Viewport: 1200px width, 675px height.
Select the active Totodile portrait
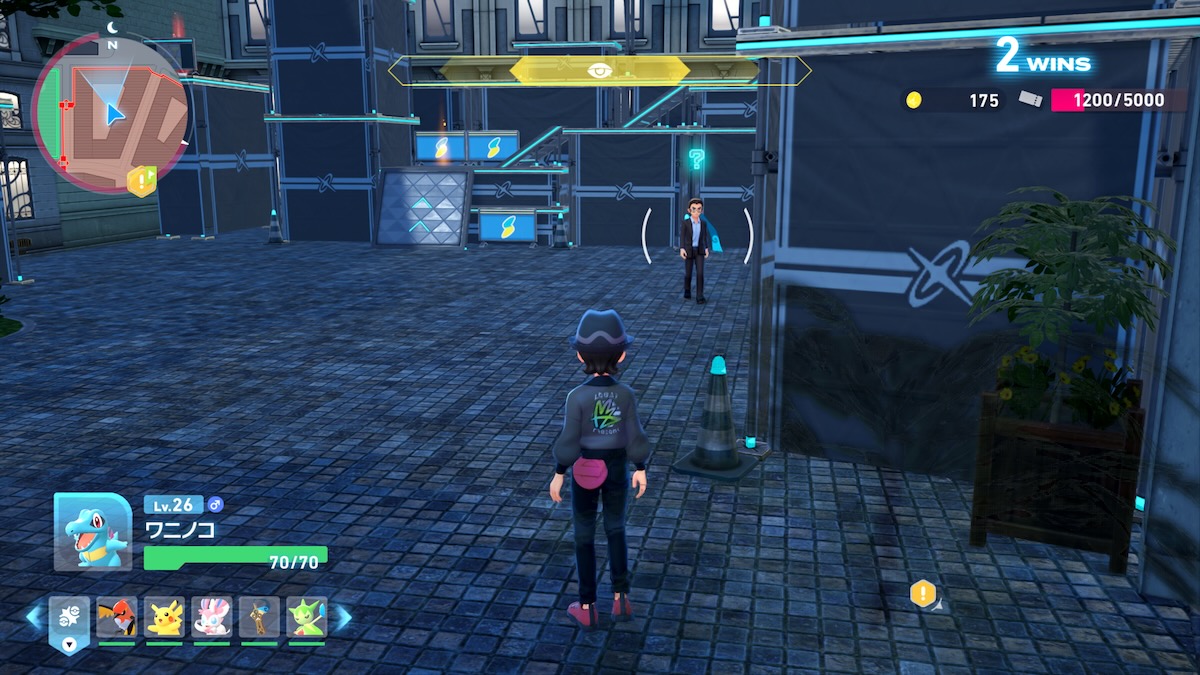93,532
